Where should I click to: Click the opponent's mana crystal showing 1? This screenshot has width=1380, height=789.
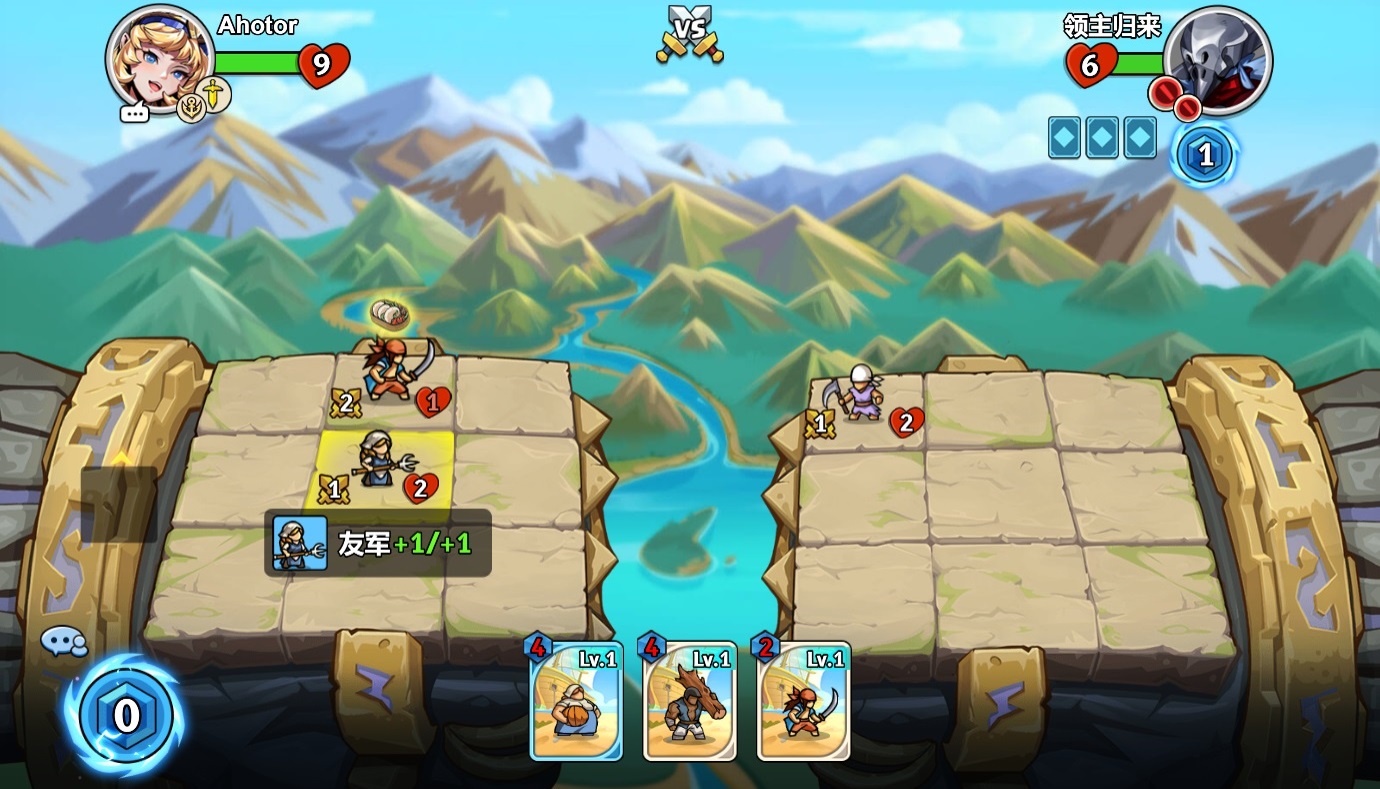pyautogui.click(x=1205, y=156)
